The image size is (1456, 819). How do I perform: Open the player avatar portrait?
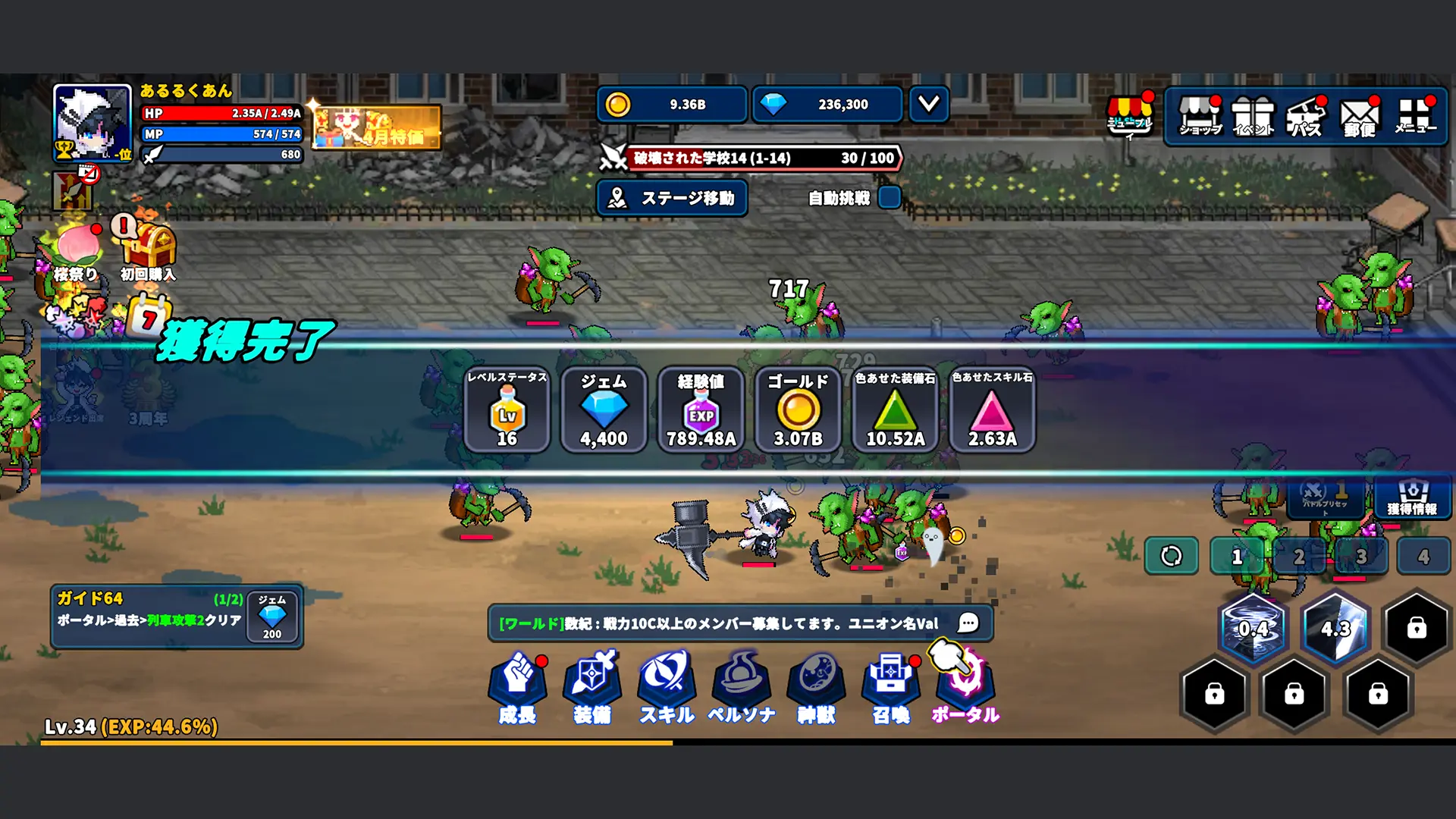[x=93, y=123]
